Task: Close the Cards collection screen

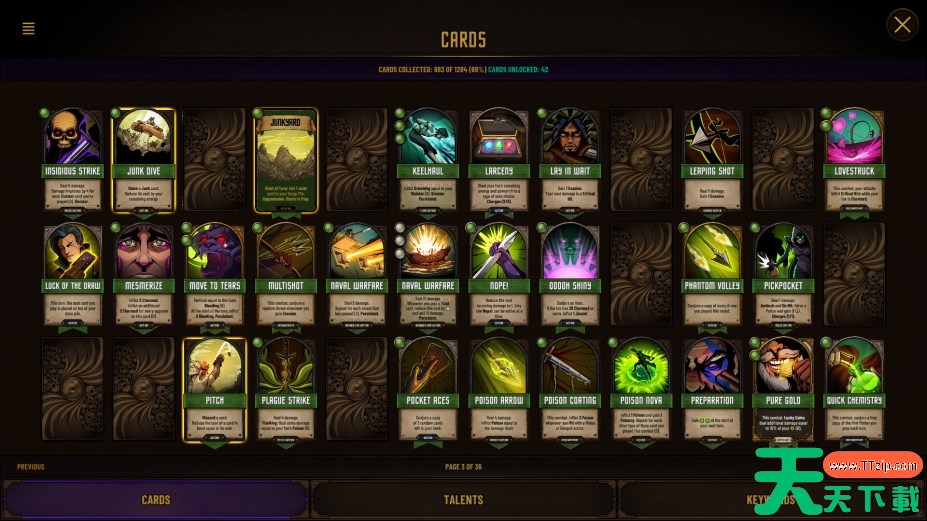Action: coord(902,25)
